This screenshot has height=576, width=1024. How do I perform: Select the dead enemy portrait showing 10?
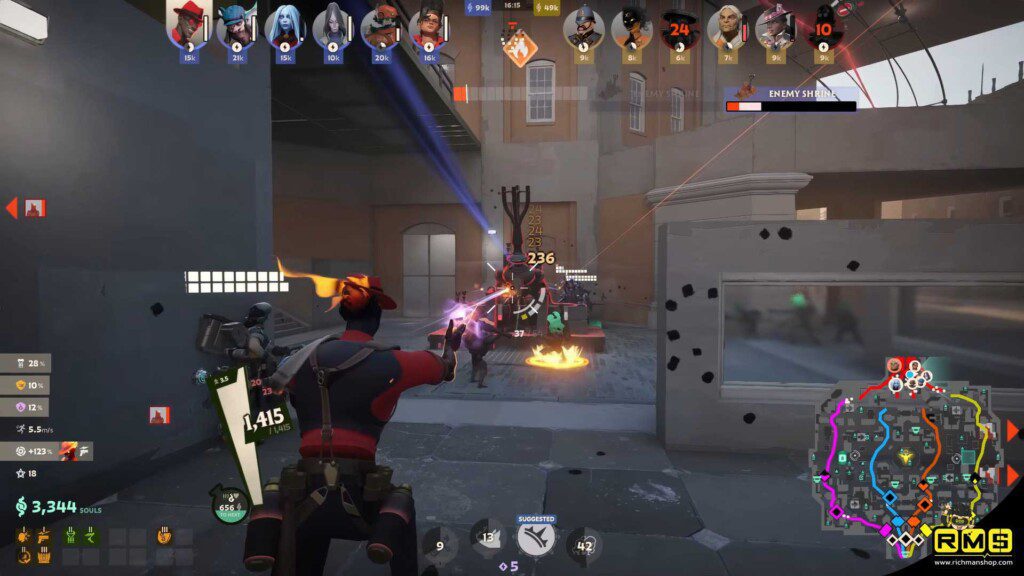point(823,27)
